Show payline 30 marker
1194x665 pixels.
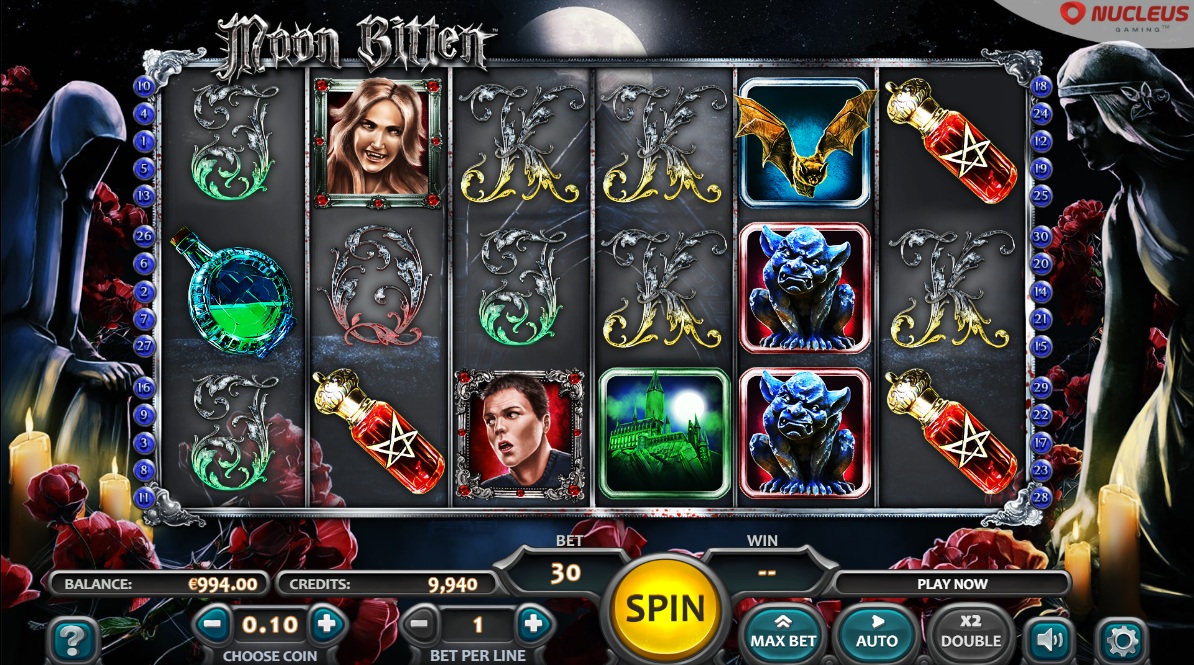tap(1041, 237)
